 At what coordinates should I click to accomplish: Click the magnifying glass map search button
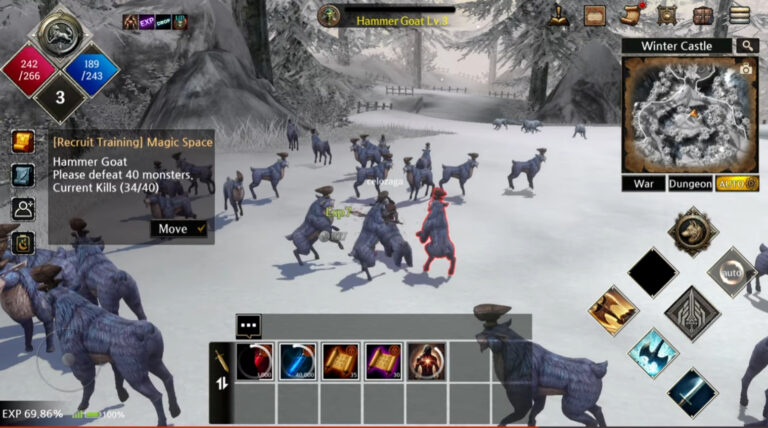(x=747, y=45)
